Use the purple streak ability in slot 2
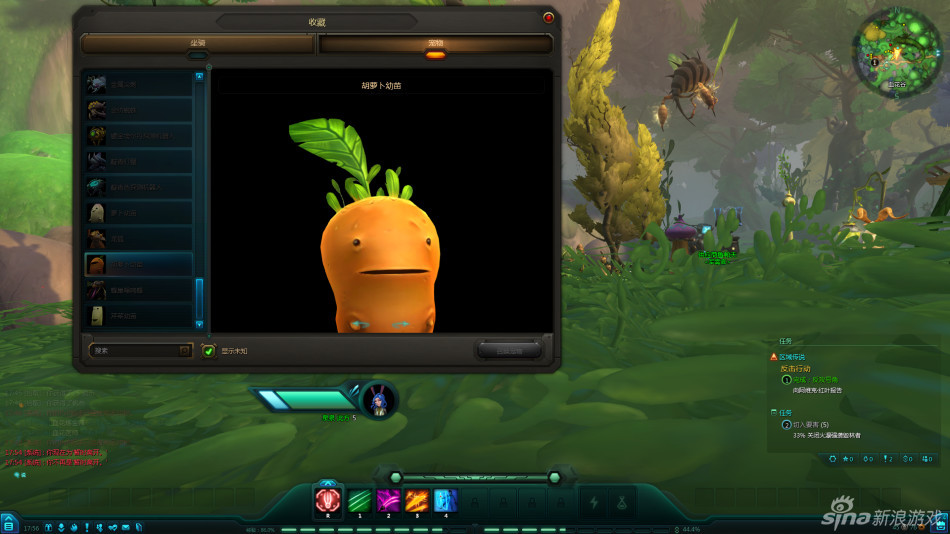950x534 pixels. pyautogui.click(x=388, y=501)
